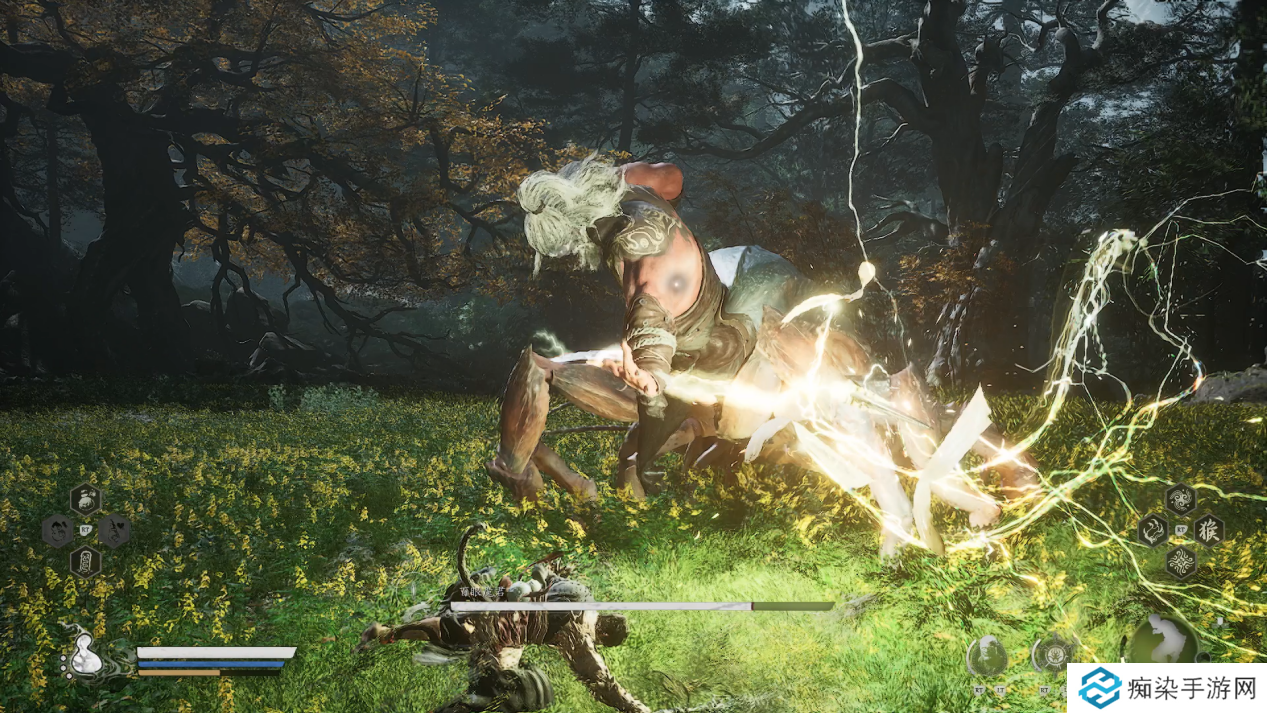1267x713 pixels.
Task: Activate the flame-shaped spell icon
Action: [1153, 530]
